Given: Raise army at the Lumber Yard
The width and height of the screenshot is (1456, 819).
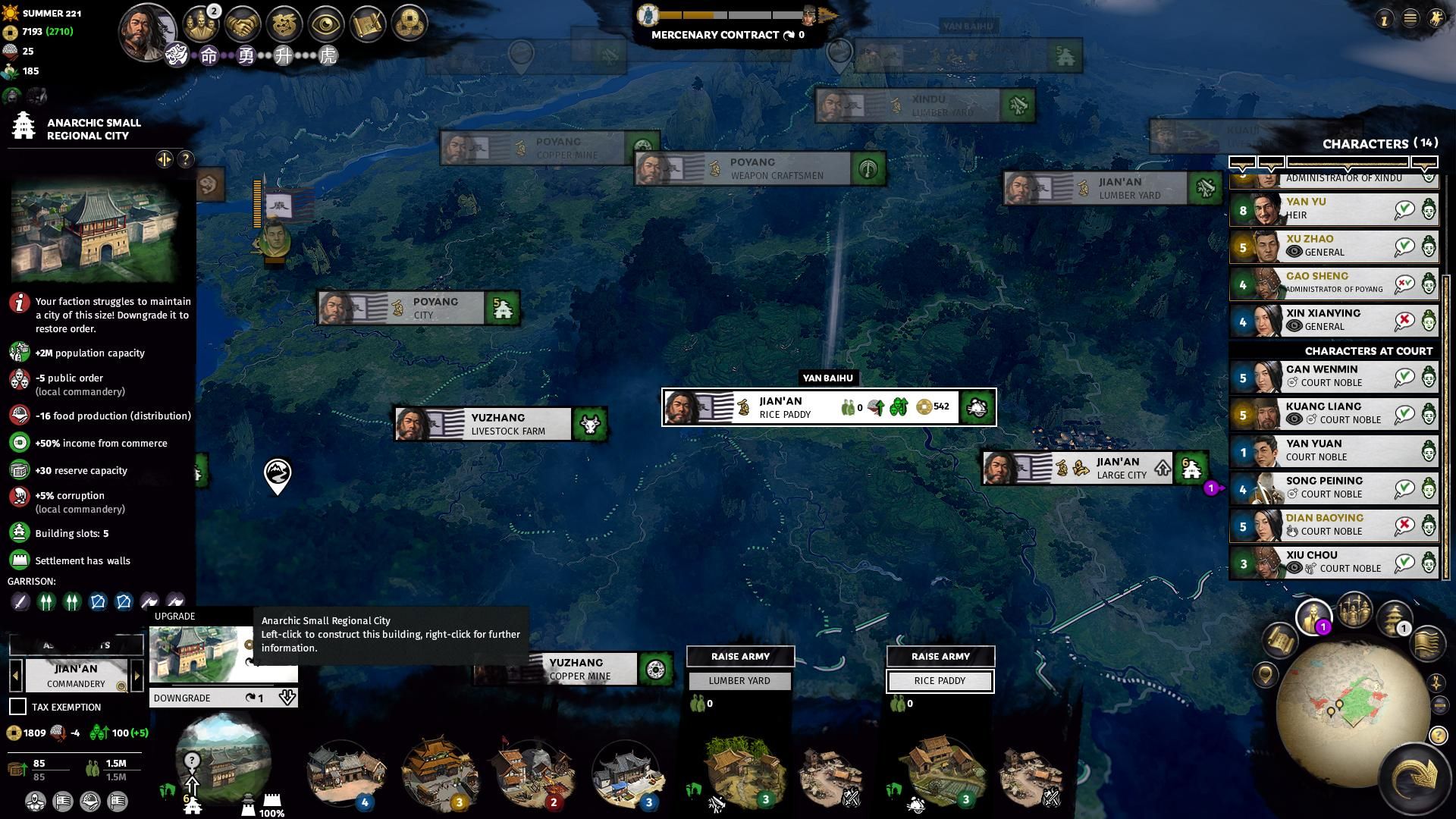Looking at the screenshot, I should [x=740, y=657].
